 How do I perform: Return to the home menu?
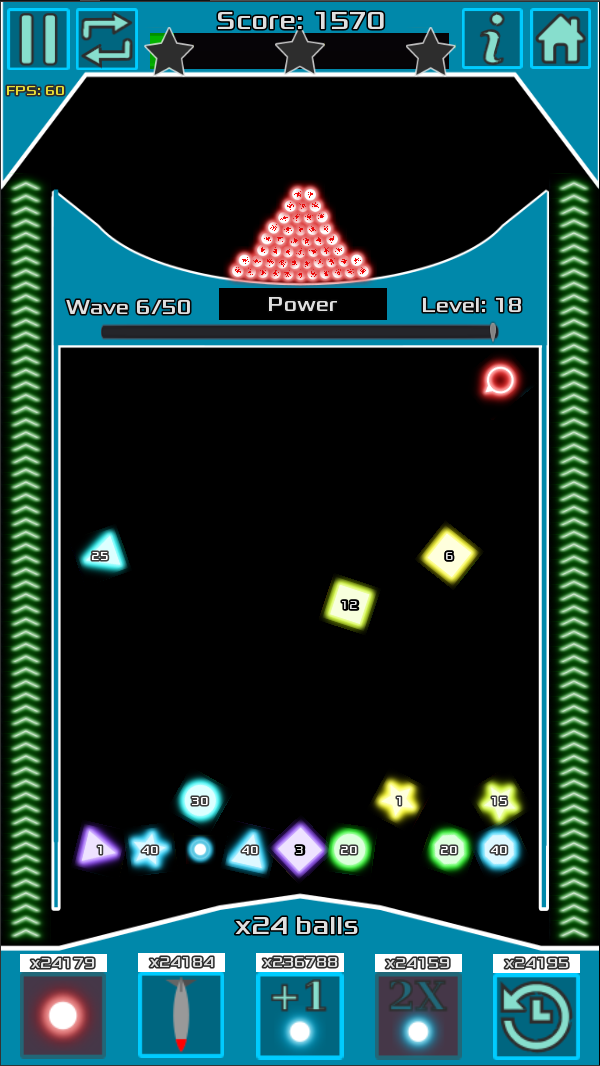coord(560,39)
